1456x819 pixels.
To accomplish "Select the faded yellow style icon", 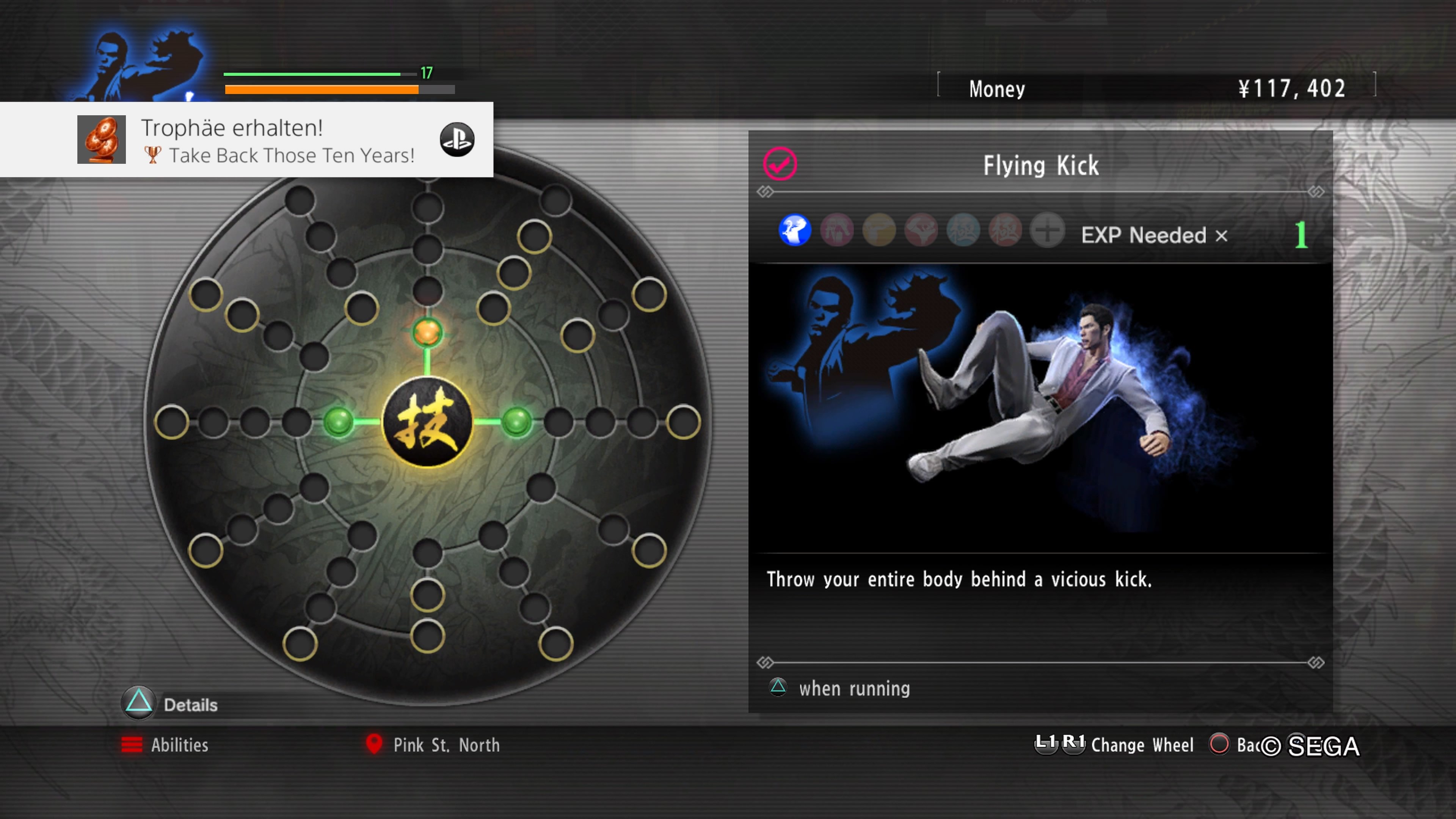I will tap(879, 231).
